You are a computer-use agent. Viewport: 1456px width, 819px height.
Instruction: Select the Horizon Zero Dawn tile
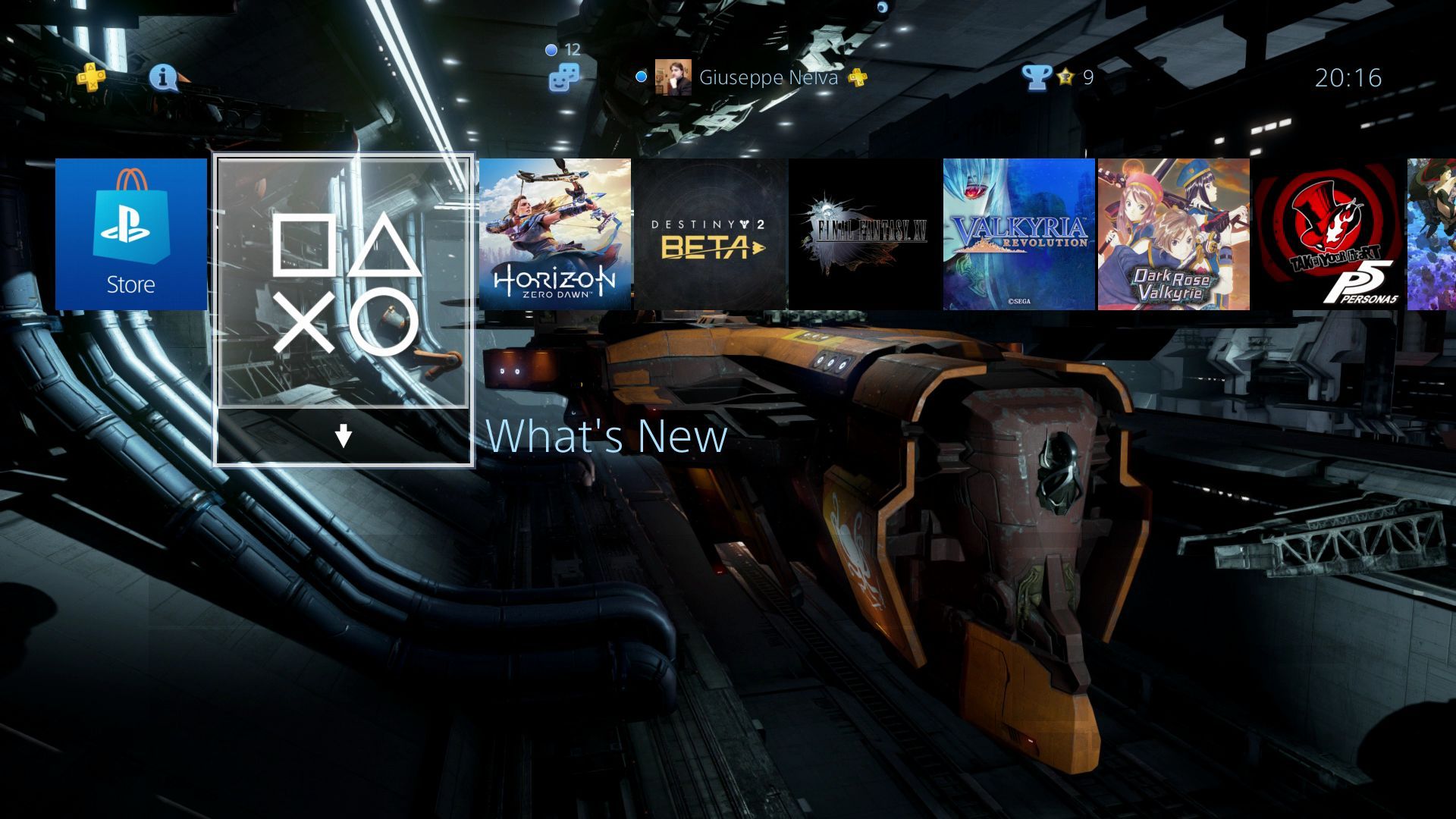[556, 233]
